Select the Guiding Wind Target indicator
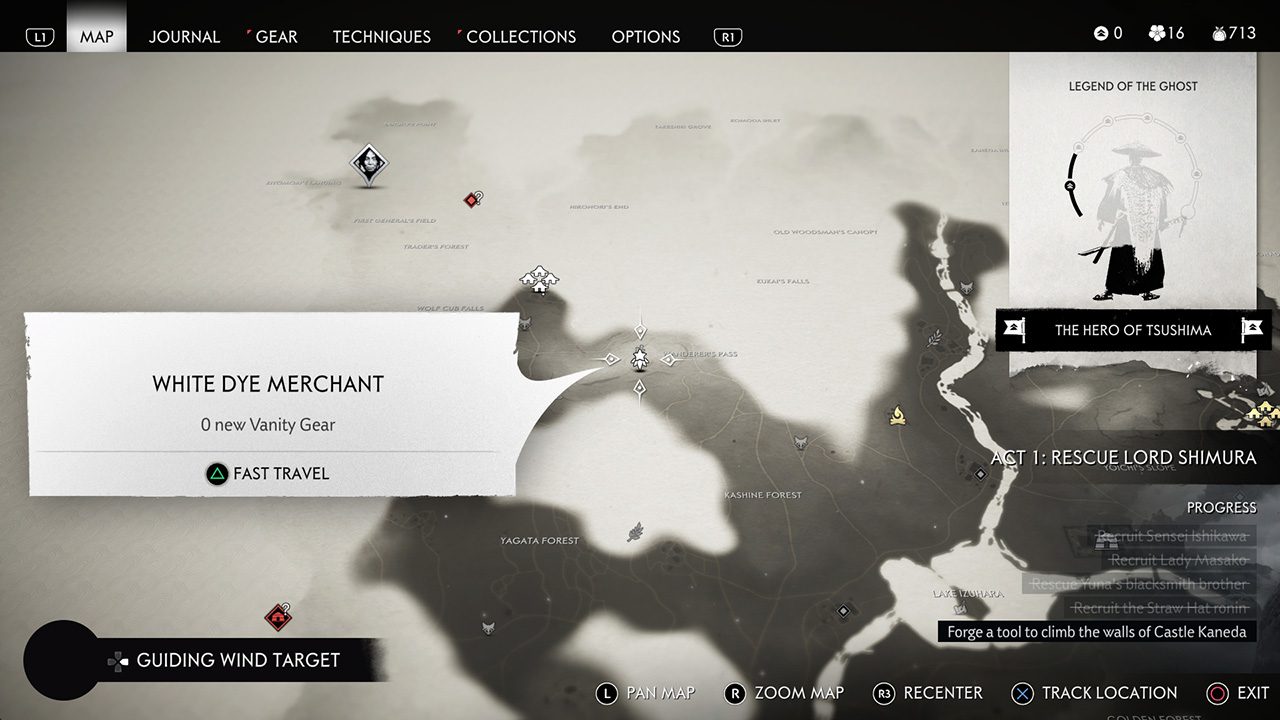Image resolution: width=1280 pixels, height=720 pixels. point(237,660)
